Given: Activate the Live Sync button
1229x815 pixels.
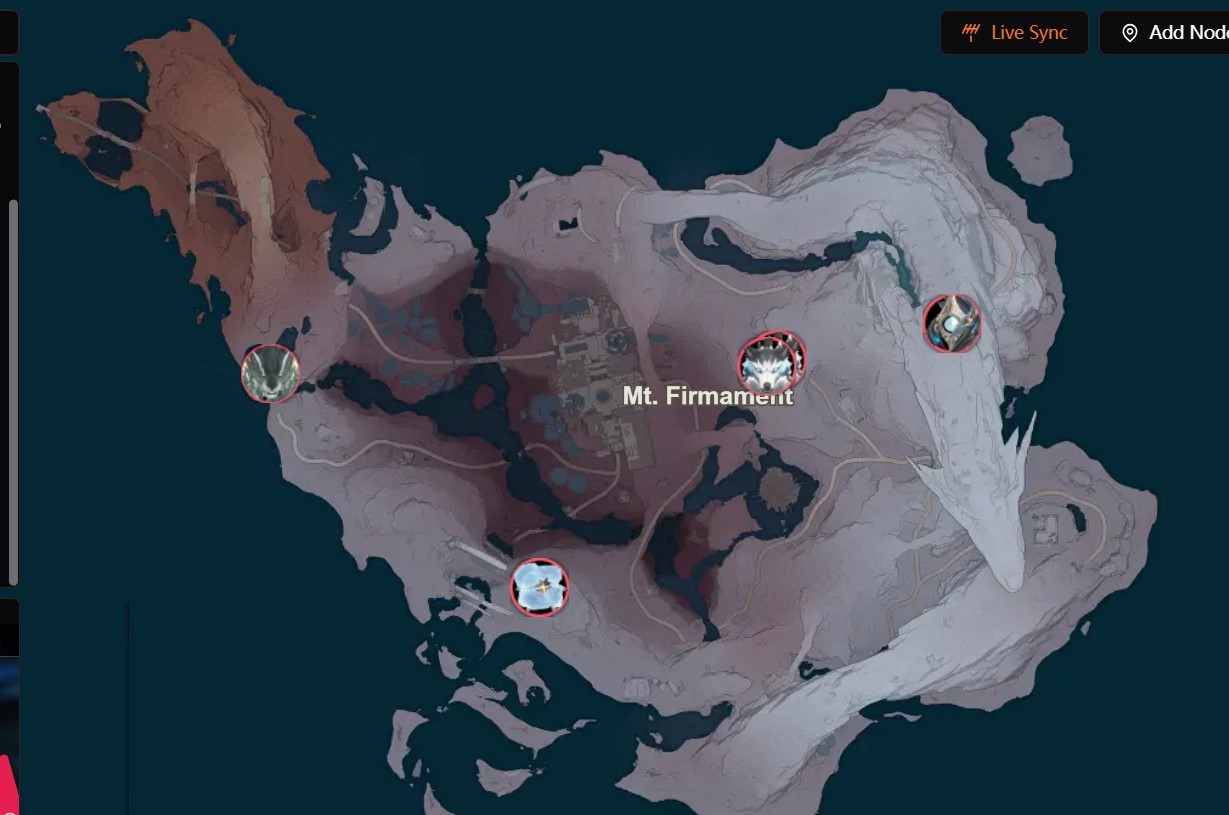Looking at the screenshot, I should pyautogui.click(x=1014, y=33).
